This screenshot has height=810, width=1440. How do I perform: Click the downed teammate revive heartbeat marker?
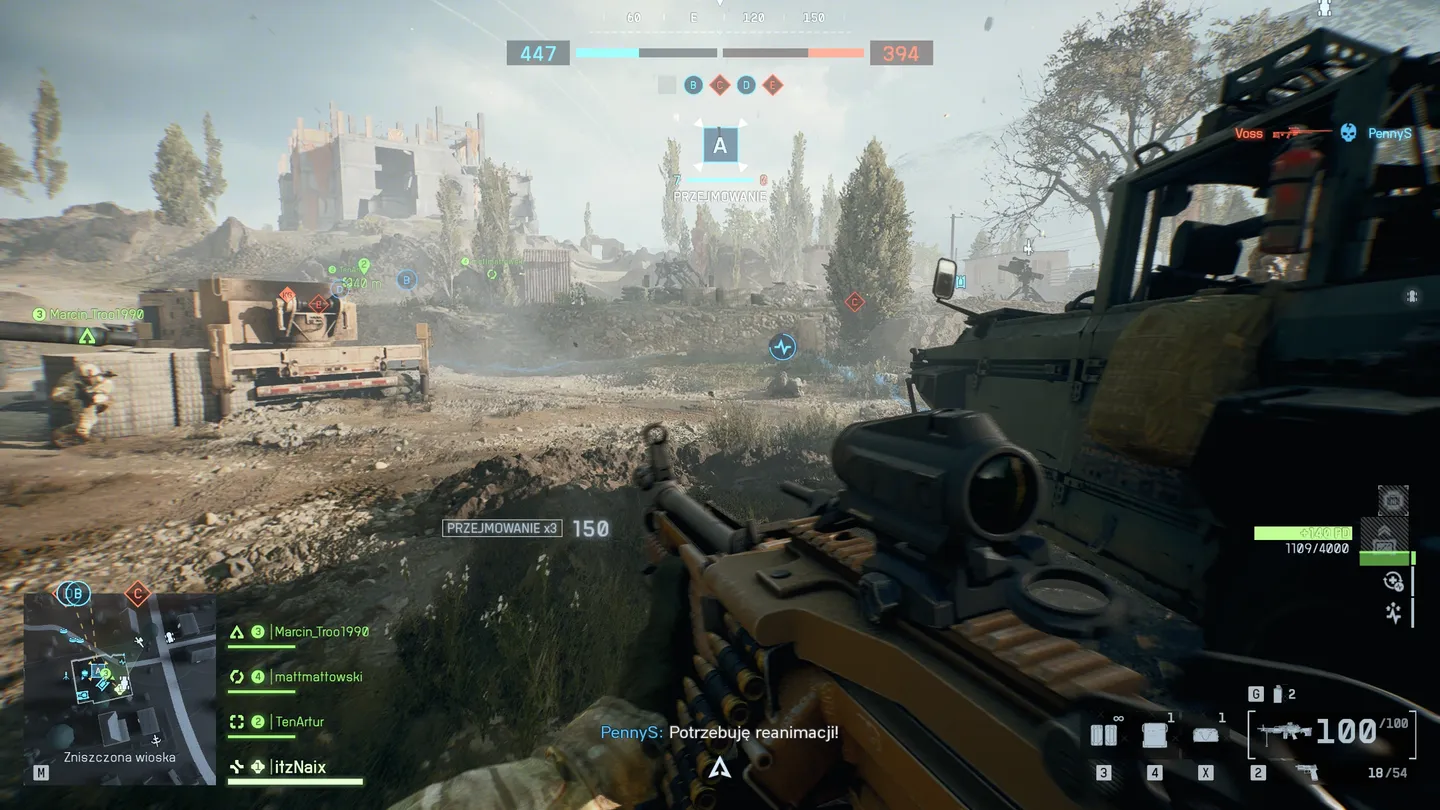[x=782, y=347]
